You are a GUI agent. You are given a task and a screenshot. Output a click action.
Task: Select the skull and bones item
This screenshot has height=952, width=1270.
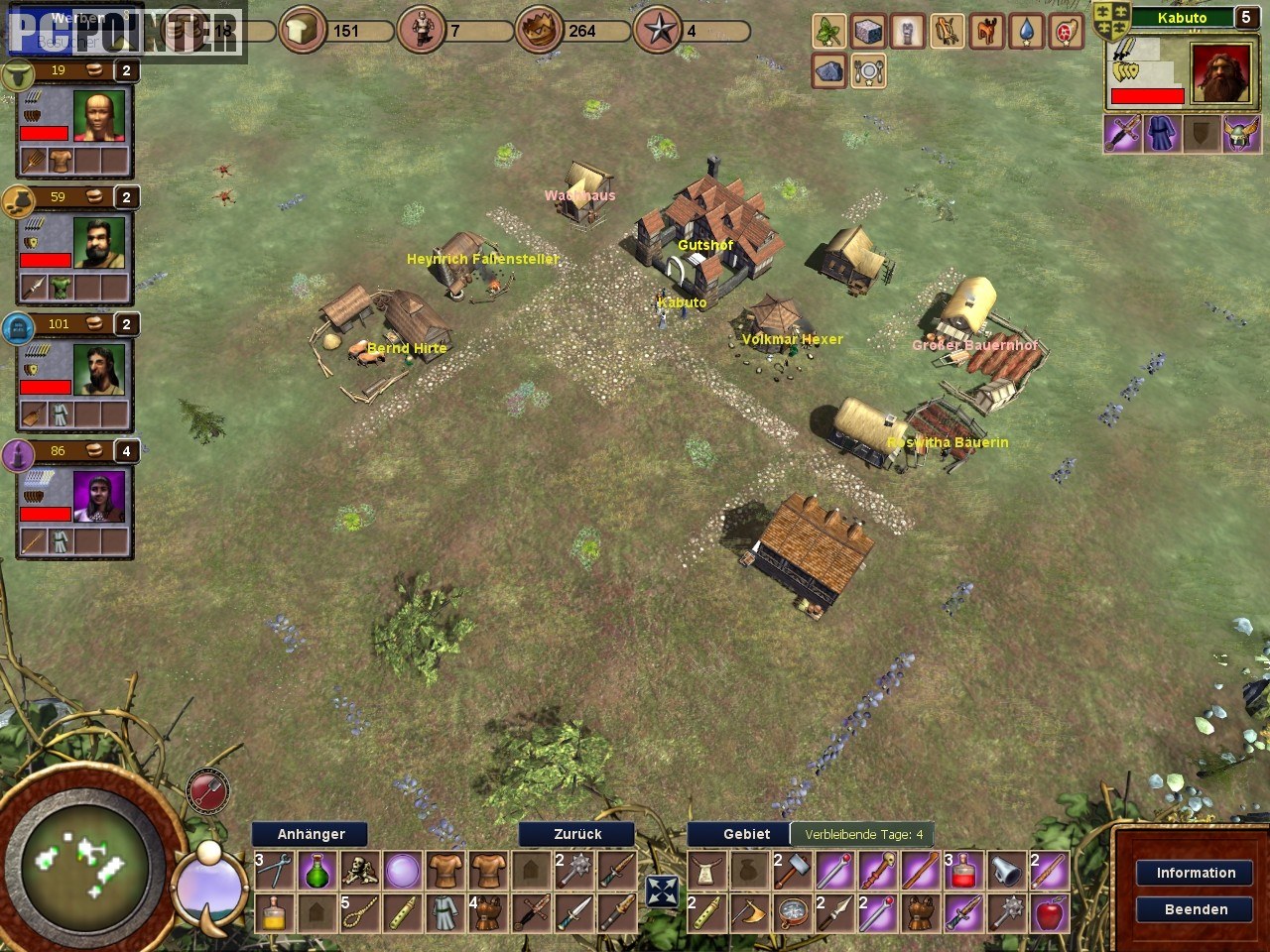point(359,871)
